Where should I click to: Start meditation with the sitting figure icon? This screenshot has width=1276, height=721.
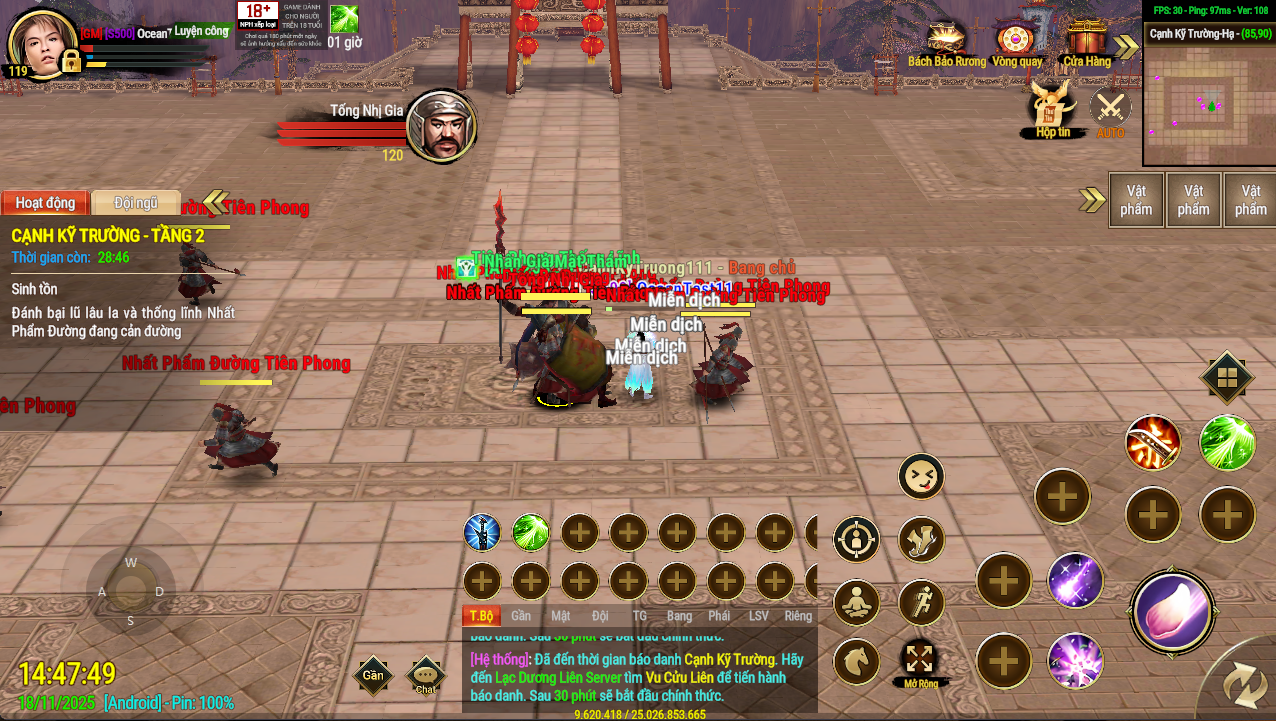tap(856, 602)
